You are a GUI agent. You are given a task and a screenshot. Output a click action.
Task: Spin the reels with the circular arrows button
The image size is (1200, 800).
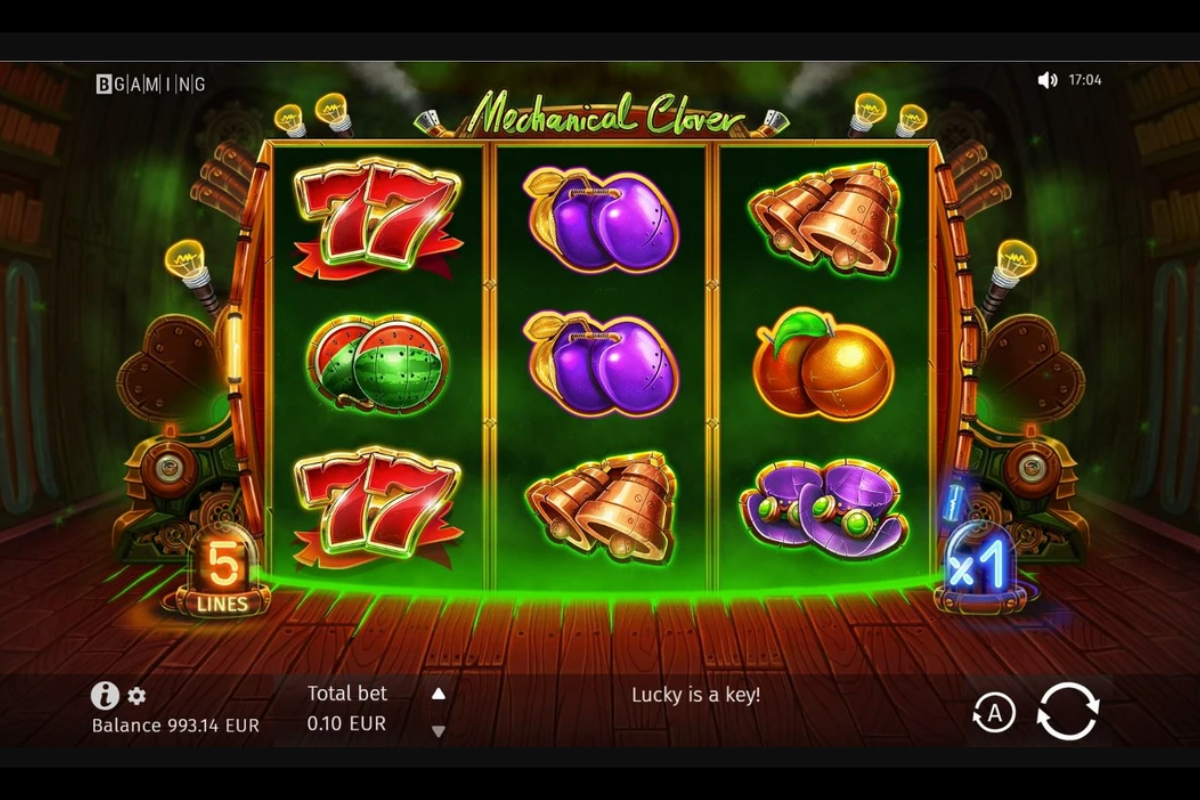pos(1067,711)
